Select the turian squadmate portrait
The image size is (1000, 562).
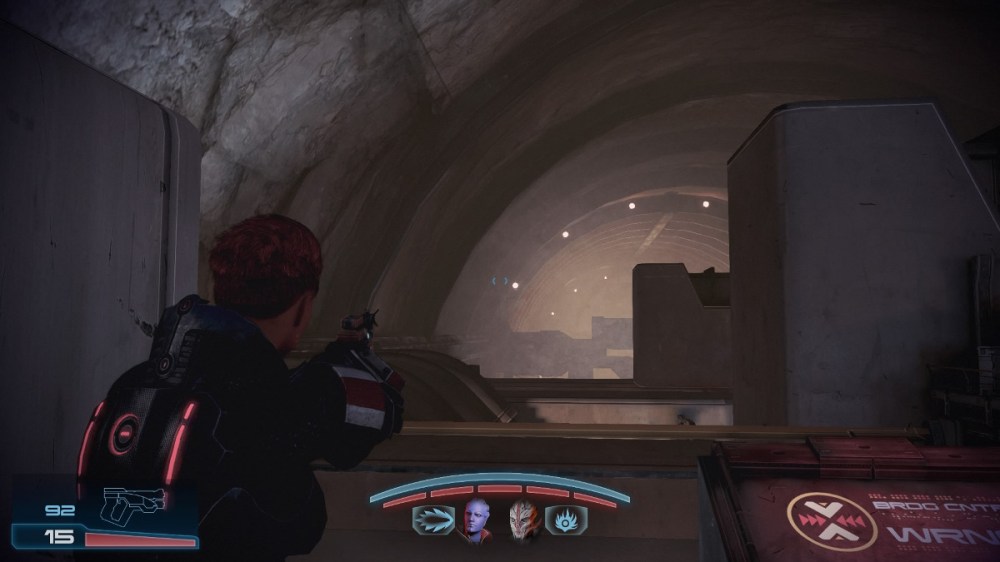pyautogui.click(x=523, y=520)
